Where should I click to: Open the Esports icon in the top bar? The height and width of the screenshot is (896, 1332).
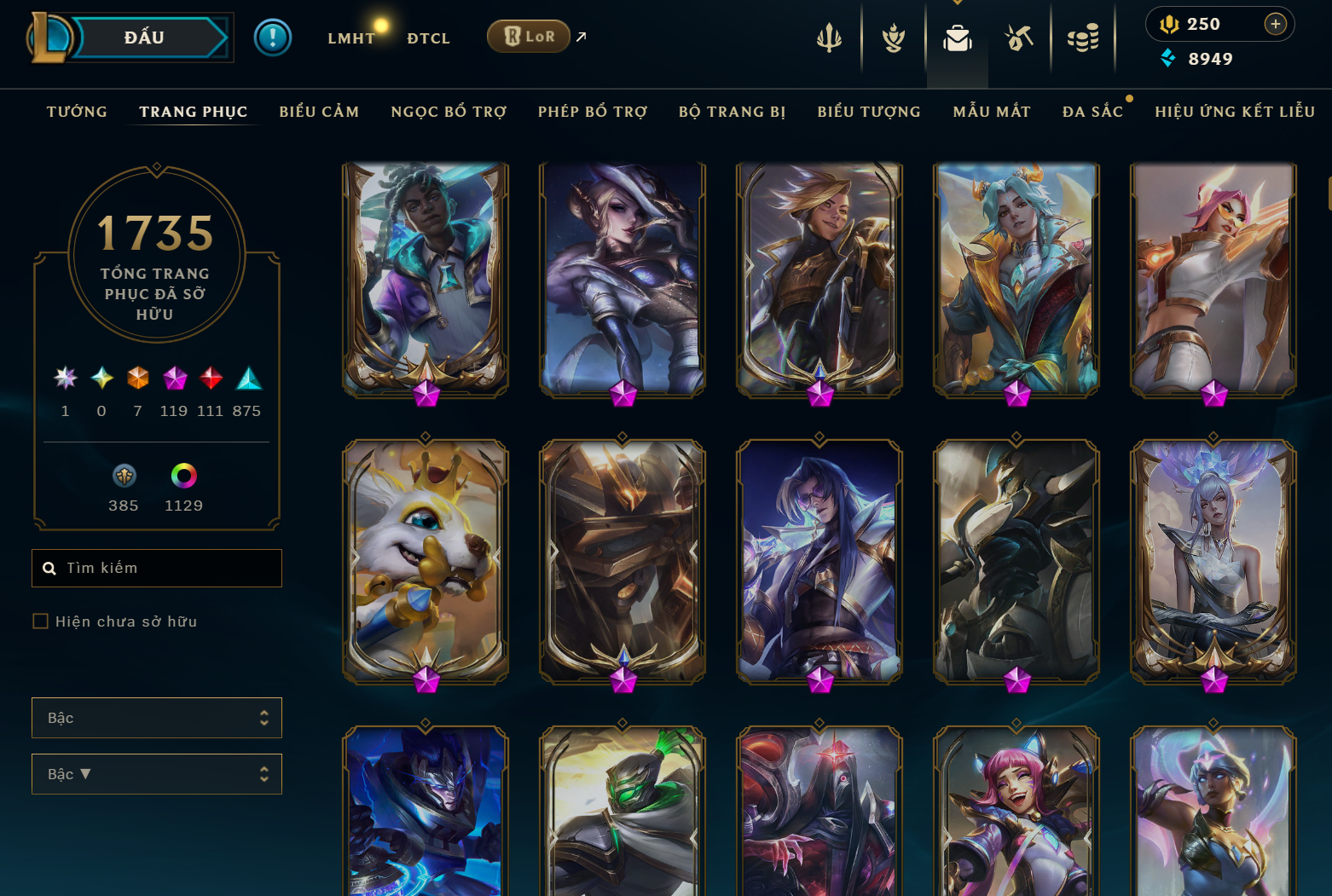pos(1020,38)
